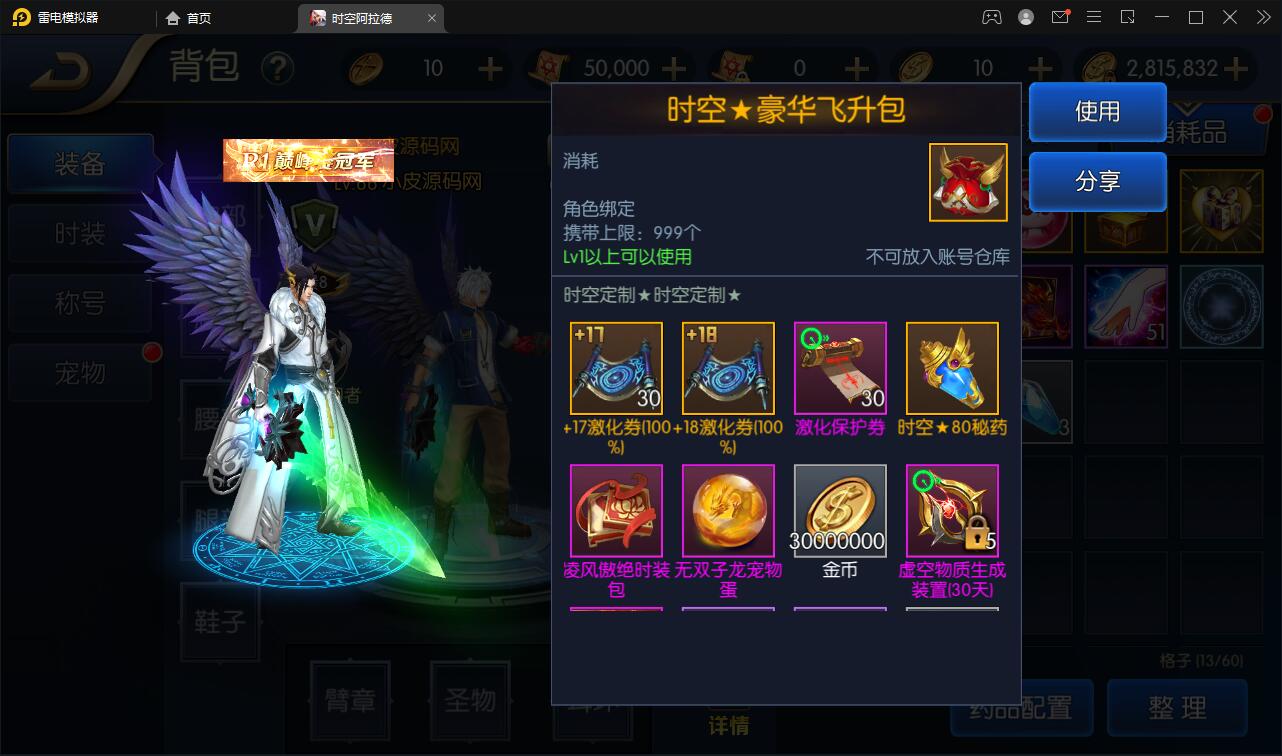The height and width of the screenshot is (756, 1282).
Task: Open the LDPlayer message icon in titlebar
Action: coord(1060,17)
